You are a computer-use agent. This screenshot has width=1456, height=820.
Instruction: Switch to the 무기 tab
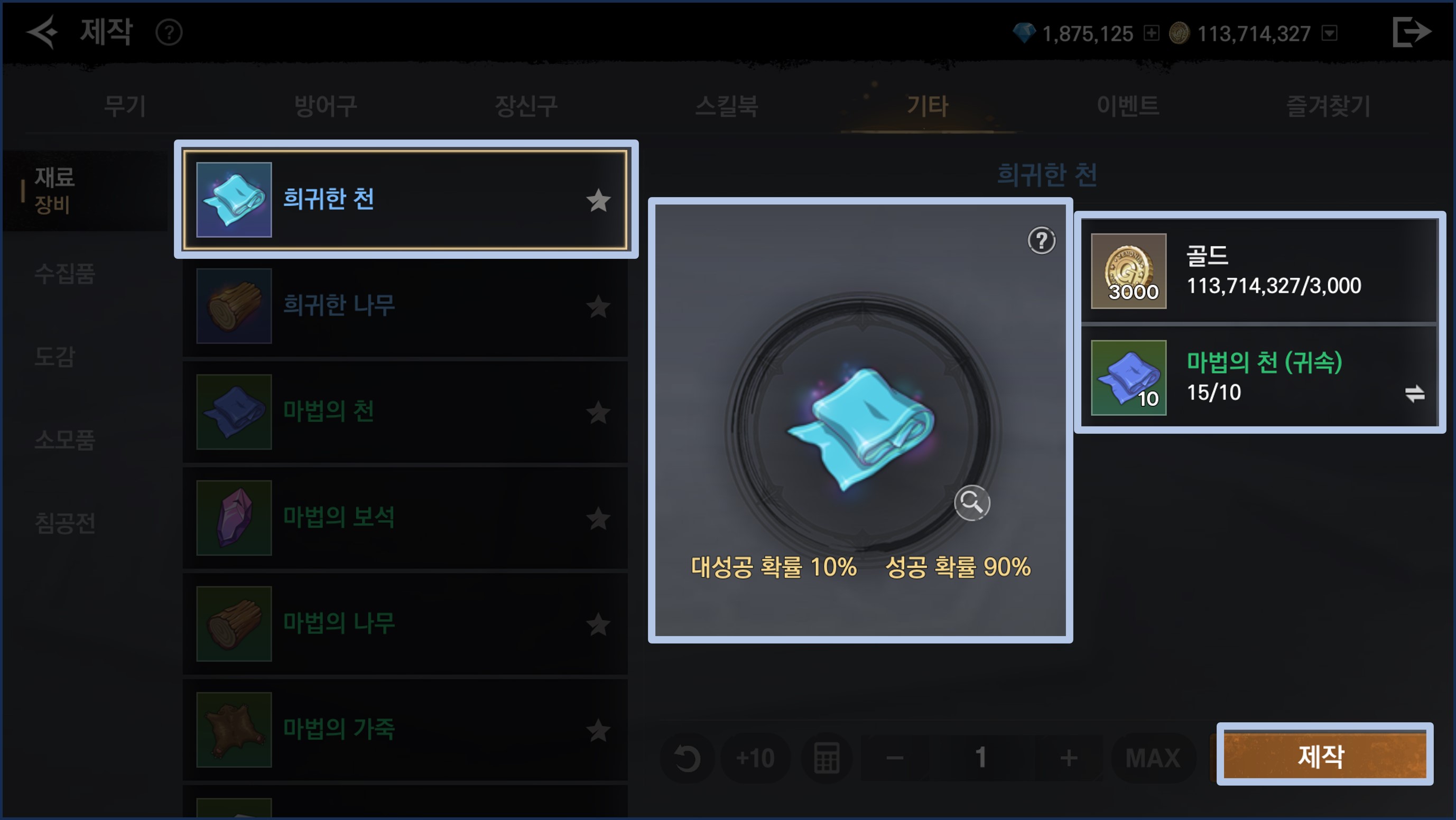(125, 106)
